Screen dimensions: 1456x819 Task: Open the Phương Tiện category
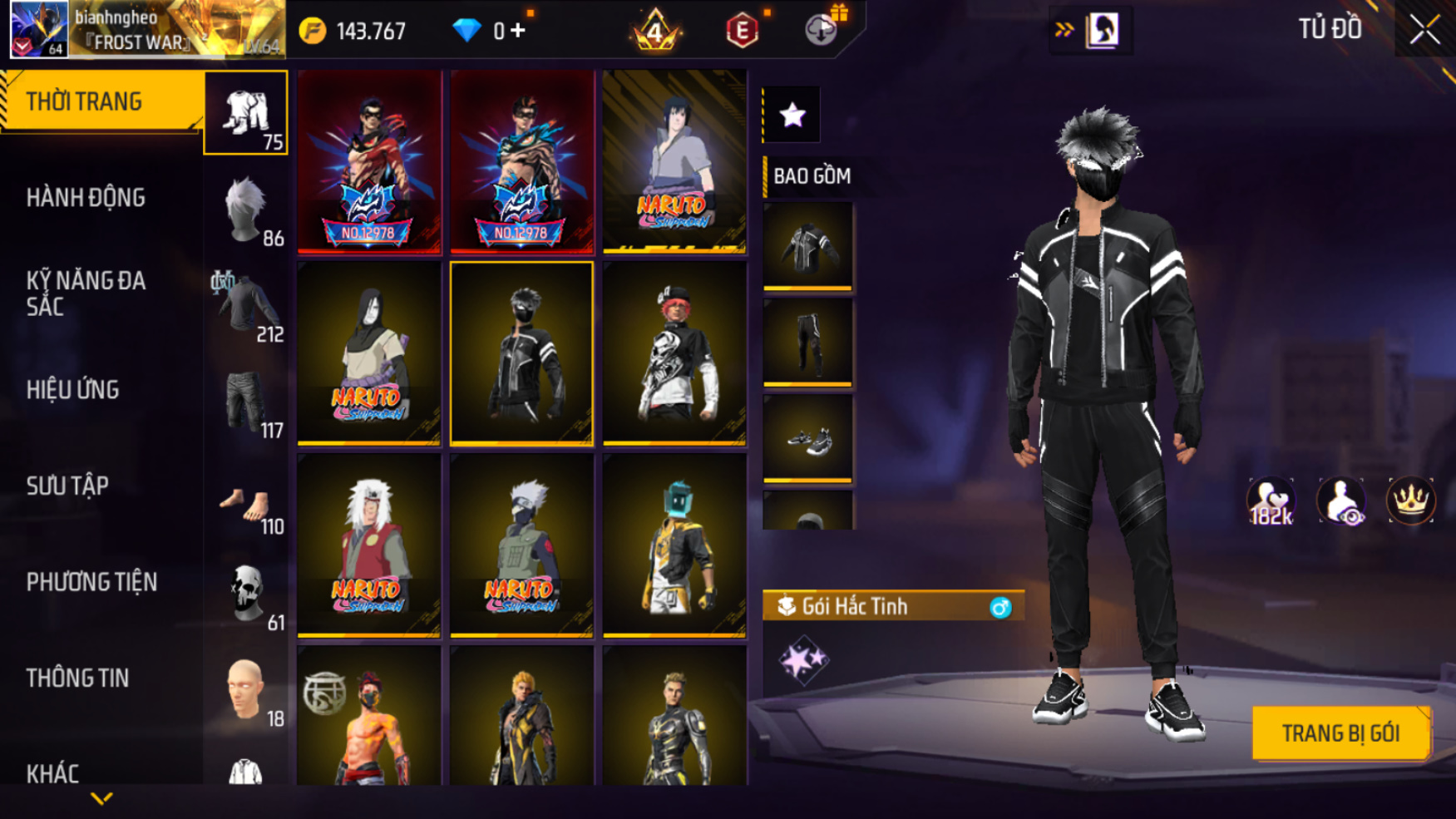91,582
